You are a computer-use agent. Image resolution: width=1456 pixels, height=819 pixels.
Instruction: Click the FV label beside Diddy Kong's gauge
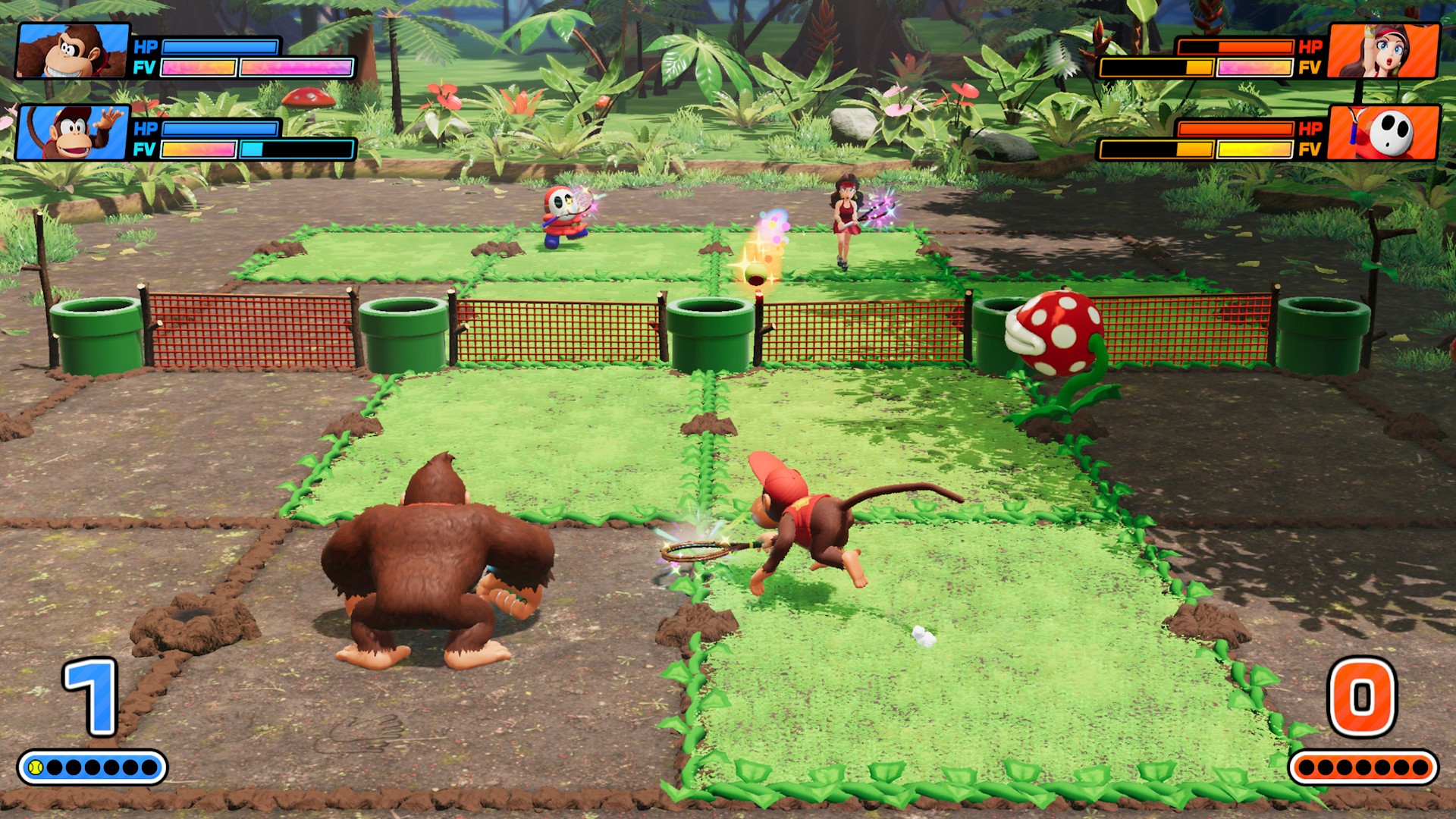click(x=145, y=149)
